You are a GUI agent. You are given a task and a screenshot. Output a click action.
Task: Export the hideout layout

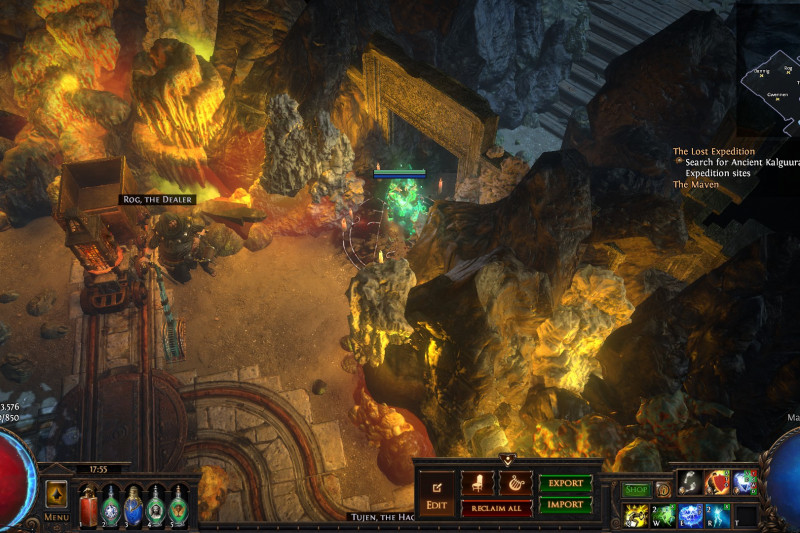pyautogui.click(x=565, y=483)
